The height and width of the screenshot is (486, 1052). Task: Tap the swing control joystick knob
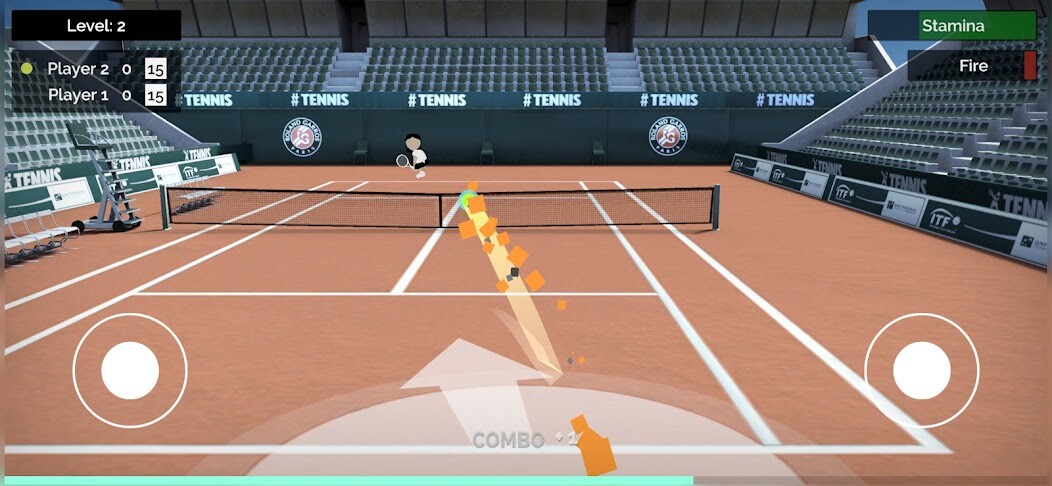(921, 370)
